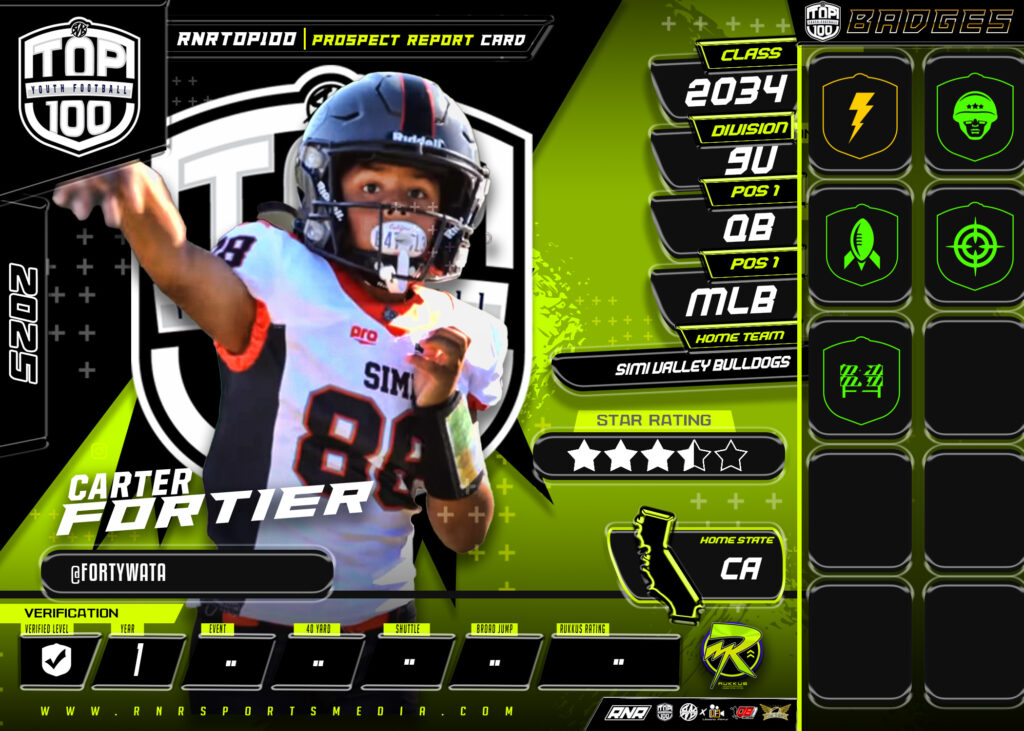Open the green hurdles badge
Image resolution: width=1024 pixels, height=731 pixels.
click(x=859, y=380)
